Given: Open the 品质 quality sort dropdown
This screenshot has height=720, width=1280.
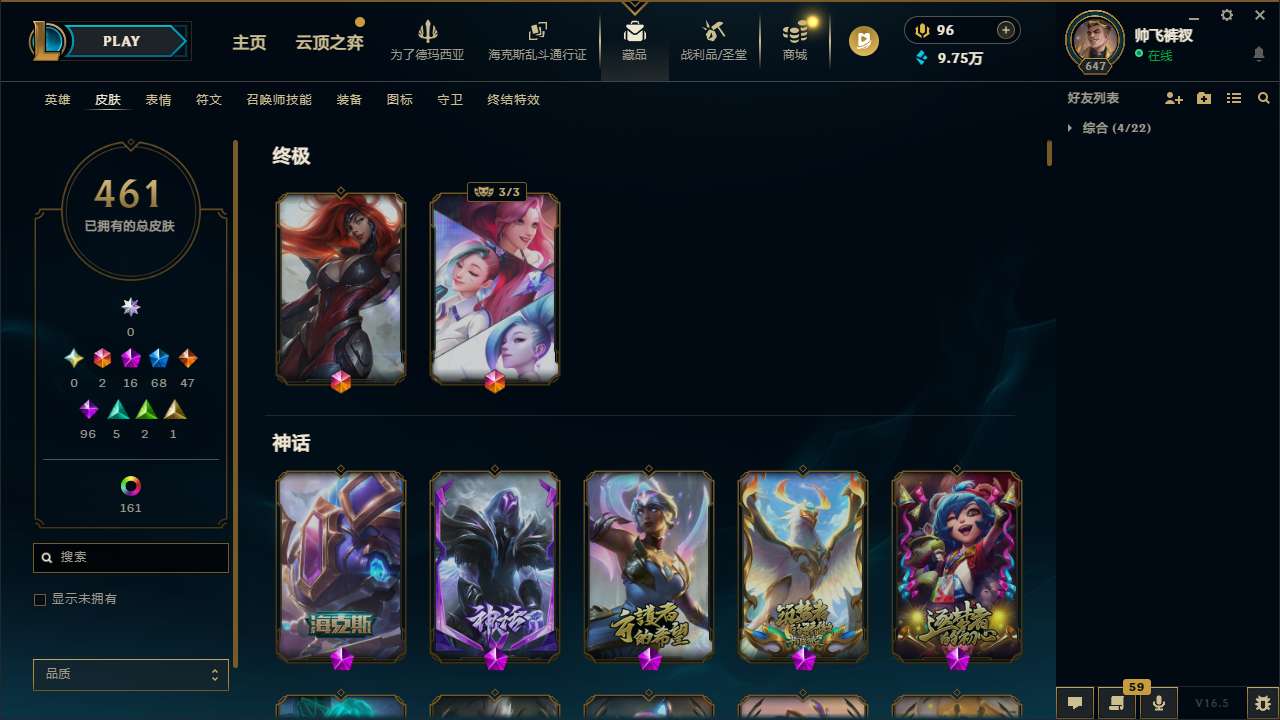Looking at the screenshot, I should [130, 674].
